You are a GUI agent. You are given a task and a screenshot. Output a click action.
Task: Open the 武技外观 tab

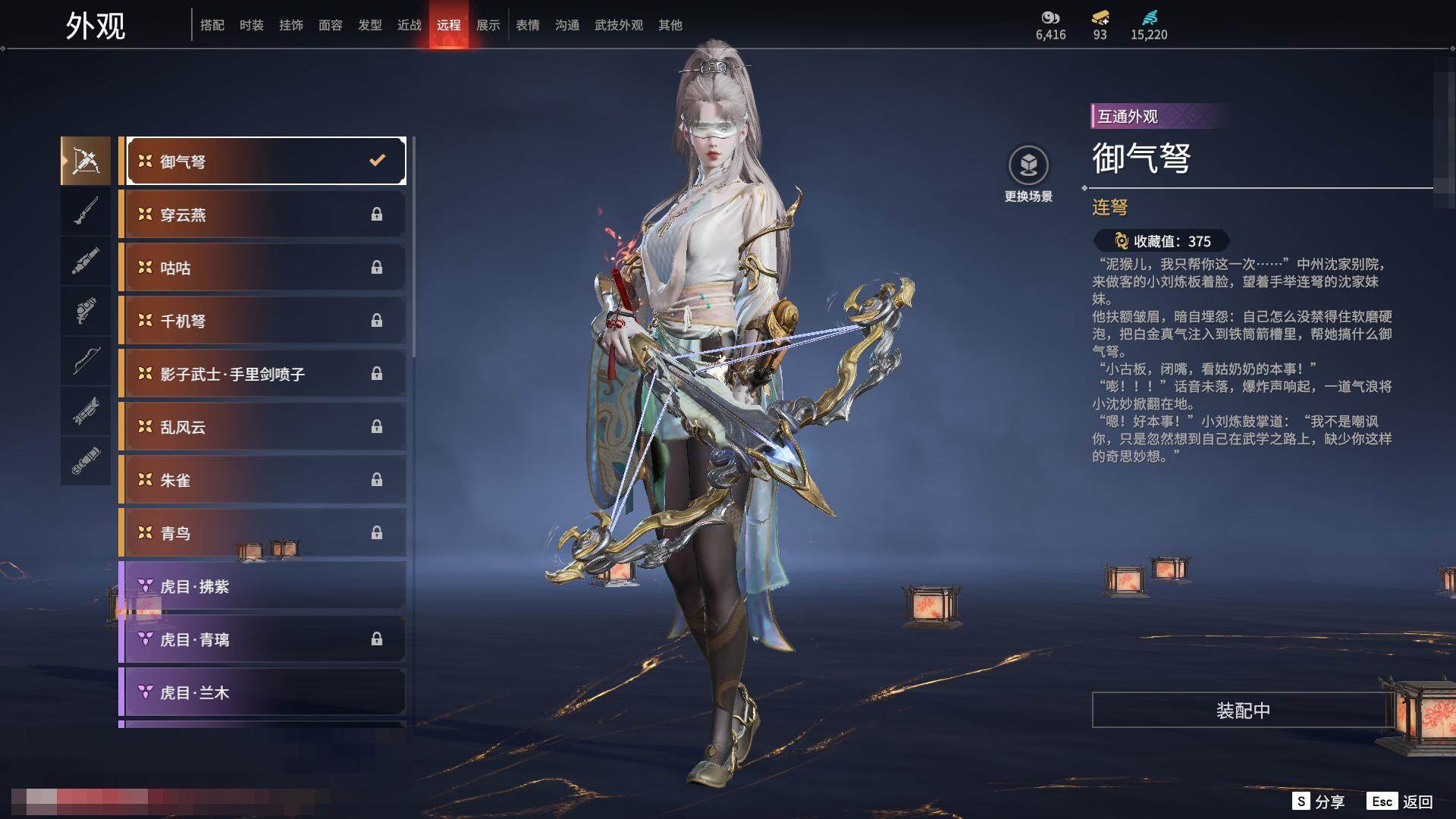tap(618, 25)
